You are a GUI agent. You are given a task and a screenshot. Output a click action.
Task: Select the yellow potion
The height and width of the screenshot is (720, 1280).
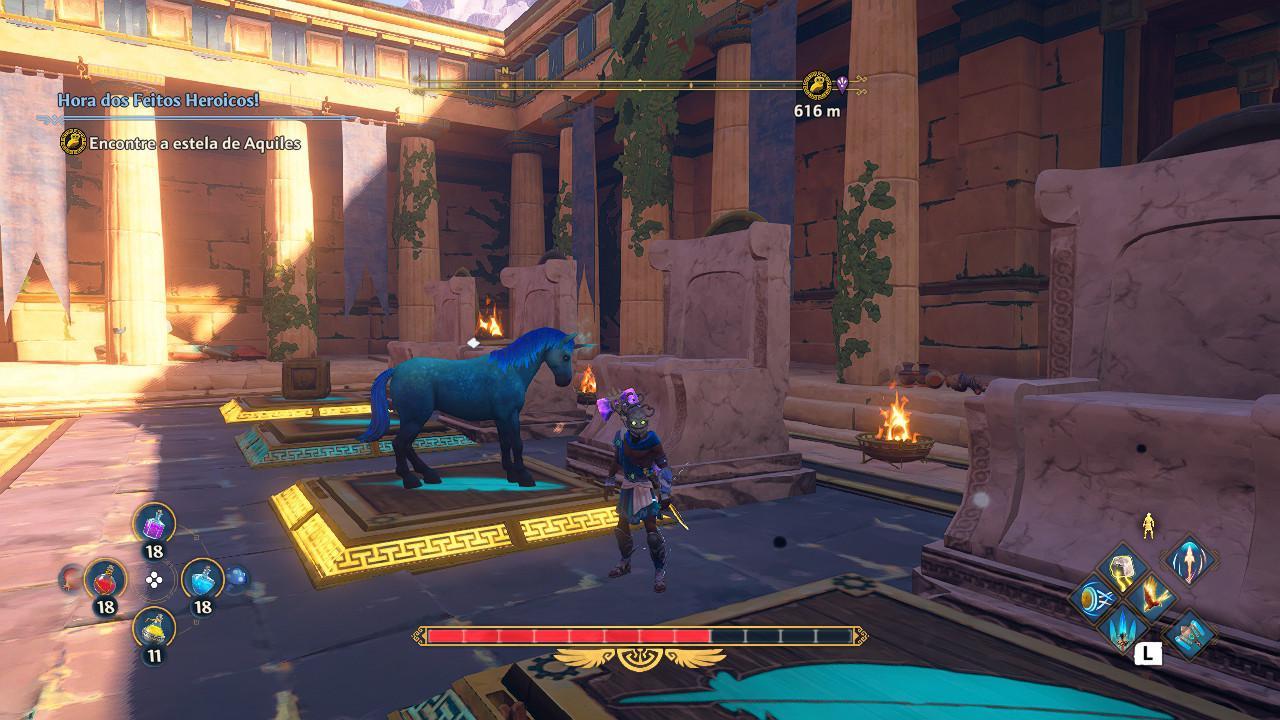click(154, 628)
